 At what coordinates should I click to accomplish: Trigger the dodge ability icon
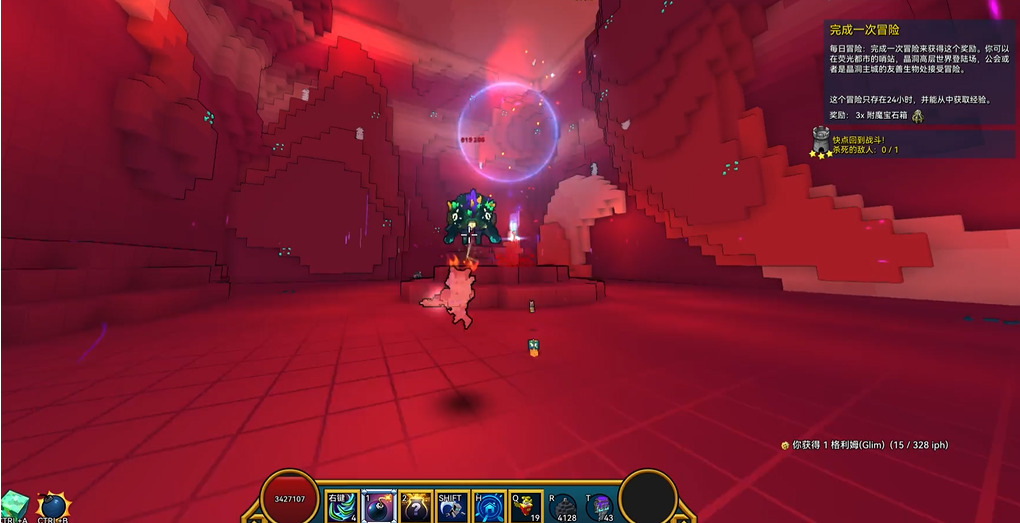(452, 507)
